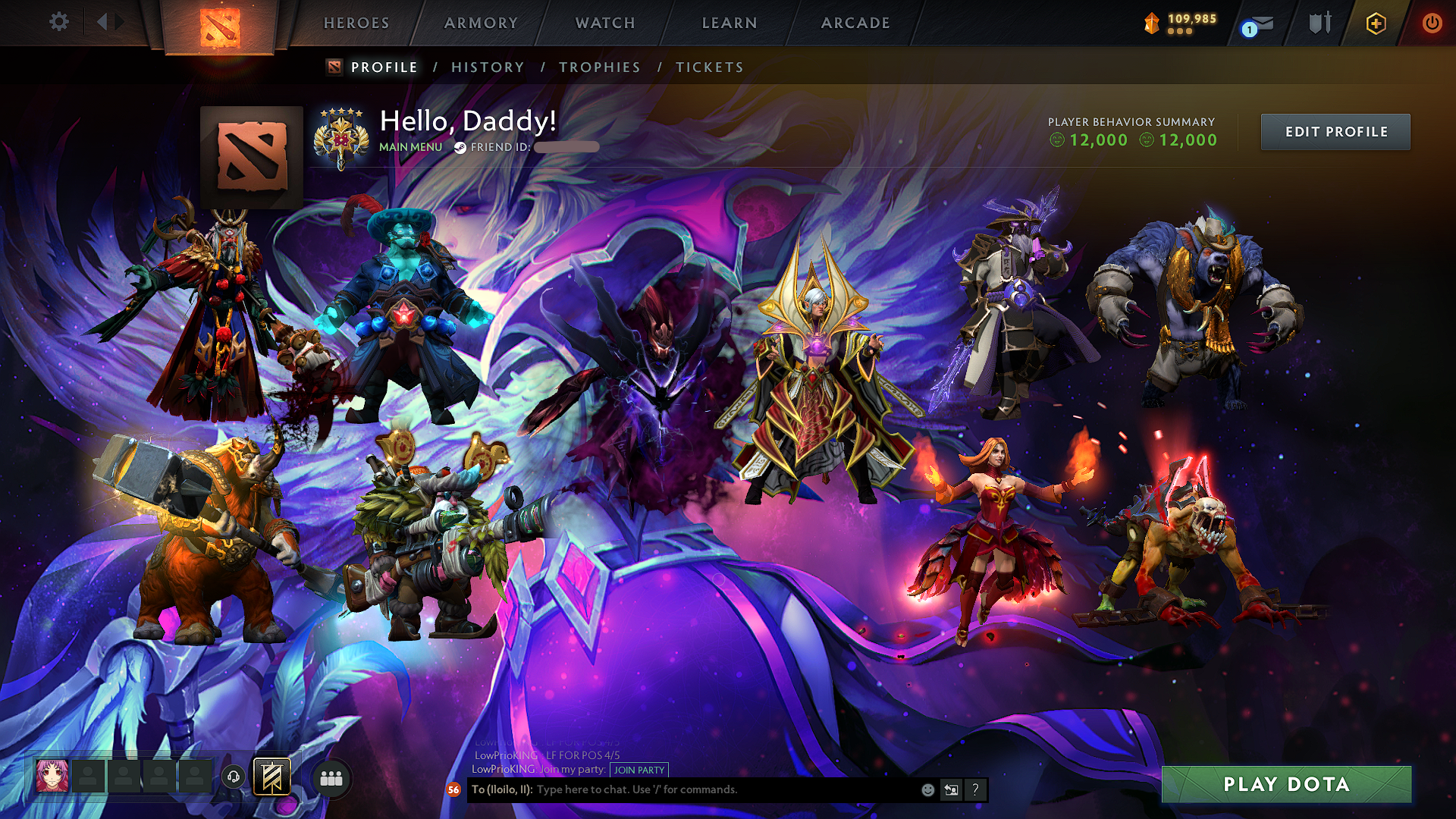
Task: Switch to the HISTORY tab
Action: (488, 67)
